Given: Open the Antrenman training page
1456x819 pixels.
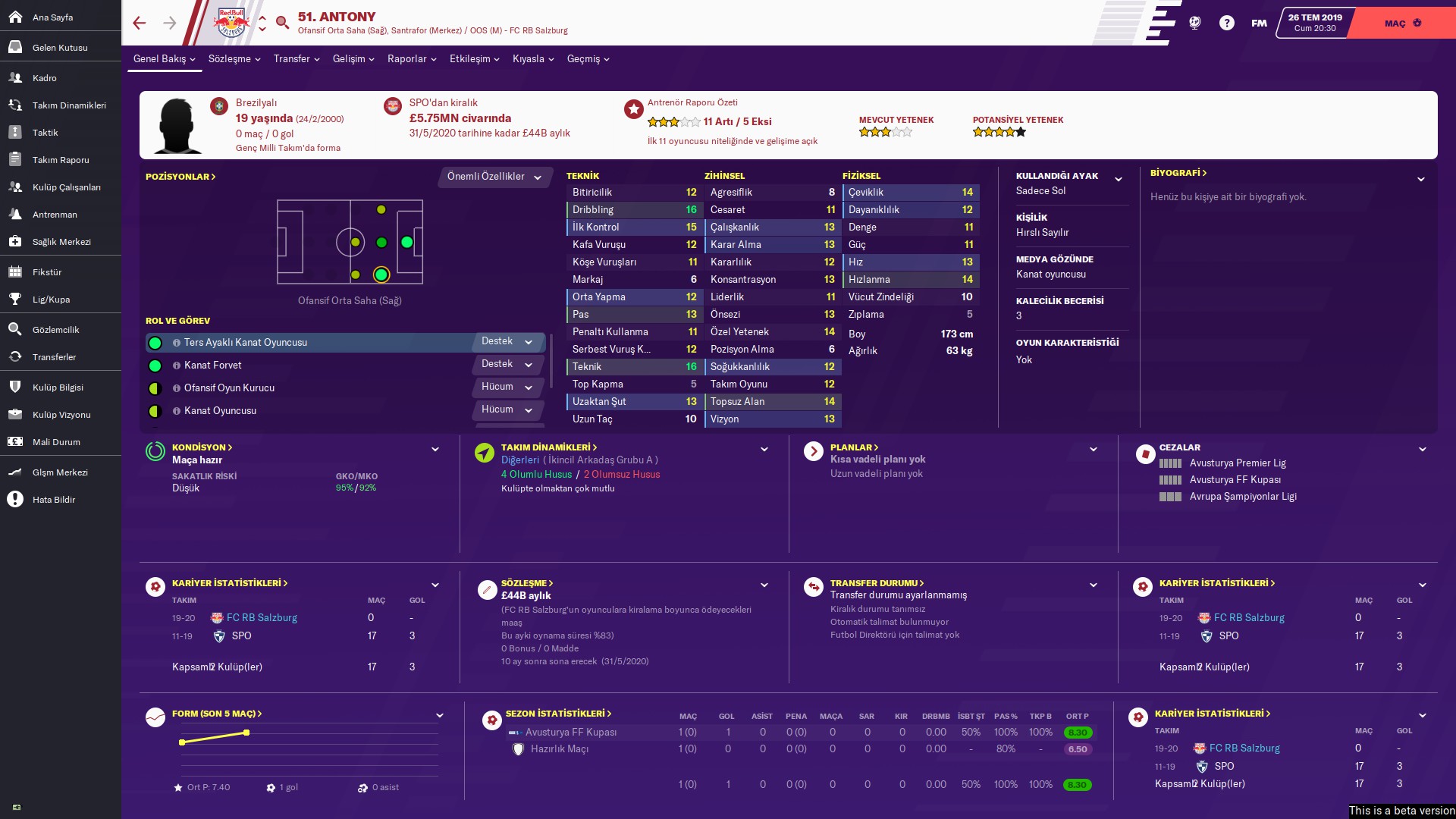Looking at the screenshot, I should click(55, 214).
